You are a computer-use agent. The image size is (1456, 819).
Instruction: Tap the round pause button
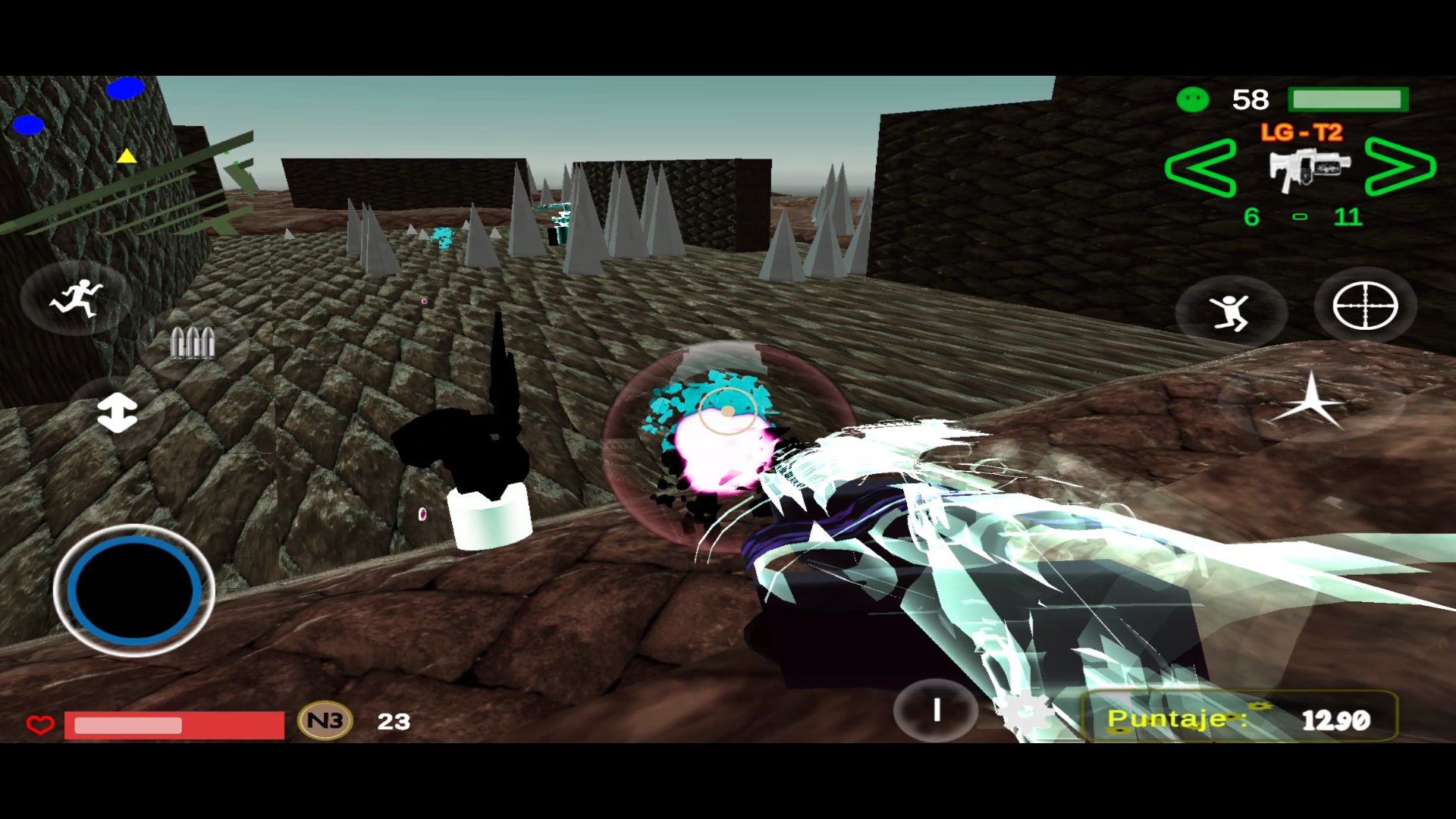(937, 711)
